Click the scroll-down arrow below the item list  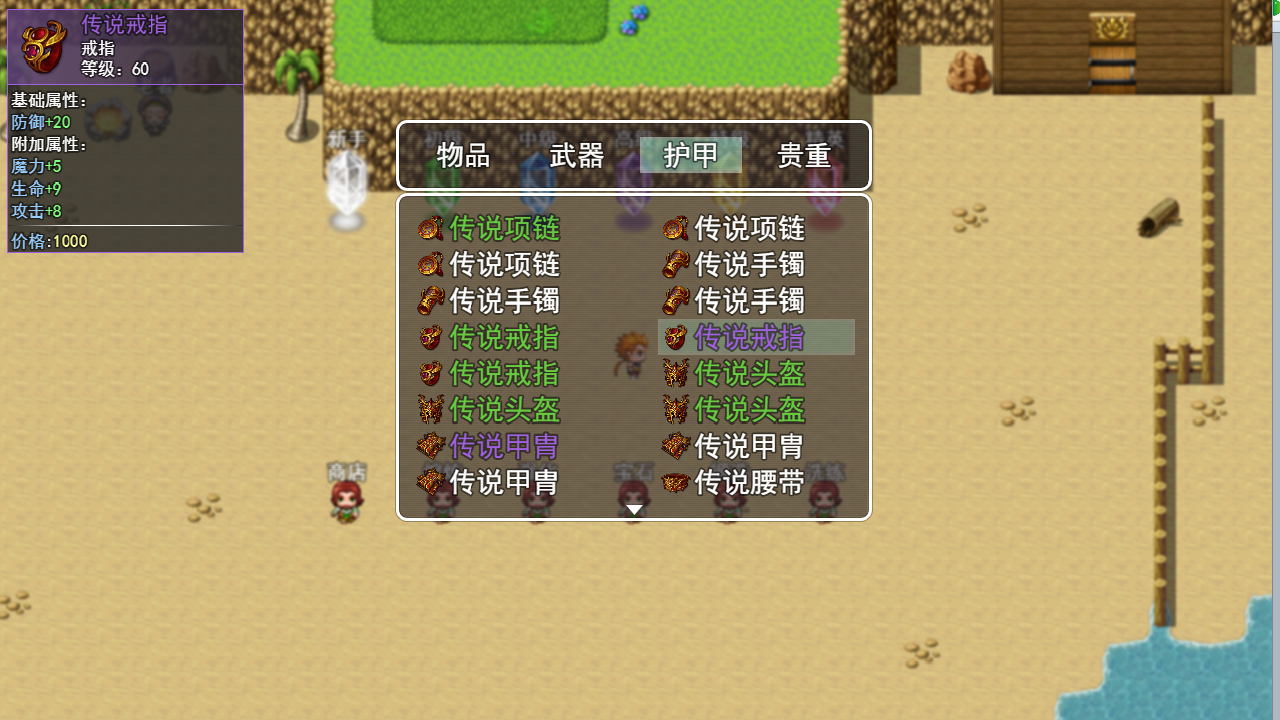[x=634, y=508]
